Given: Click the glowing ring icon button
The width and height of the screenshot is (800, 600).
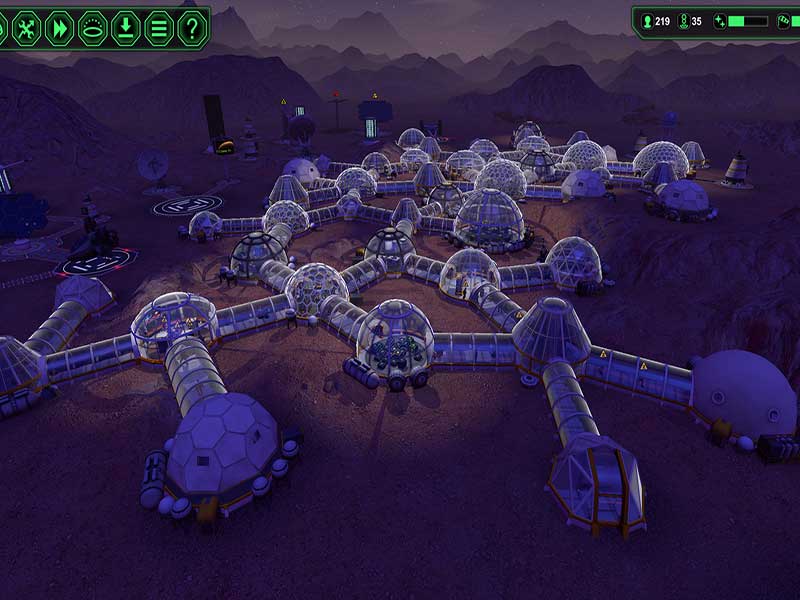Looking at the screenshot, I should 92,28.
